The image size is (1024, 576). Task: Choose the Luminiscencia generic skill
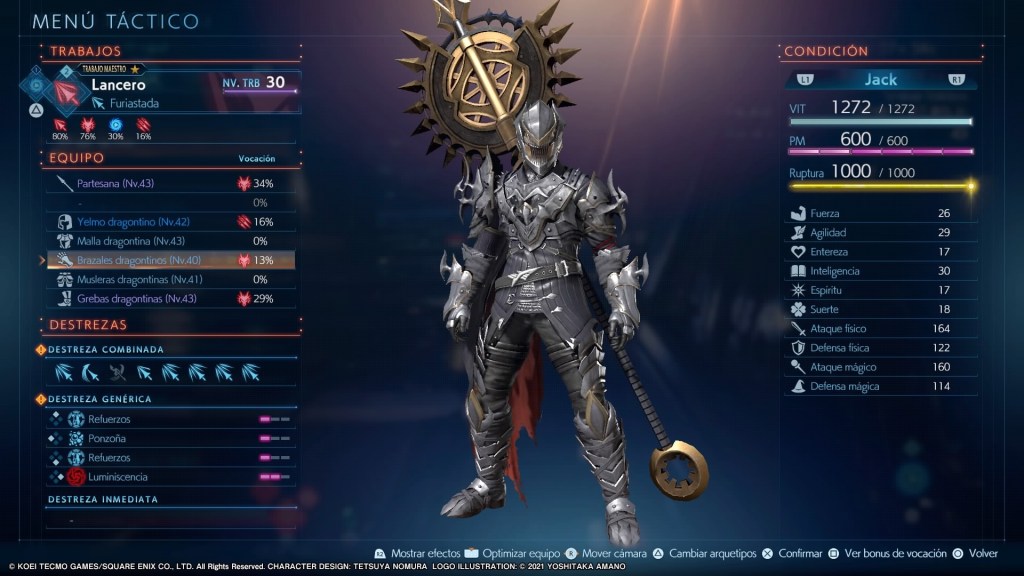click(117, 477)
